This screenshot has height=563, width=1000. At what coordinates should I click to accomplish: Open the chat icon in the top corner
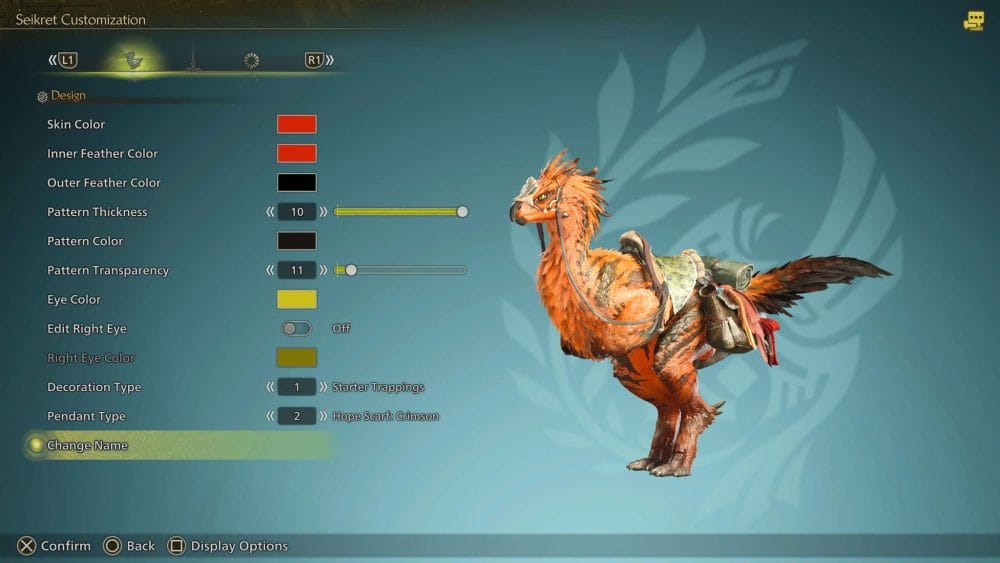(x=973, y=21)
